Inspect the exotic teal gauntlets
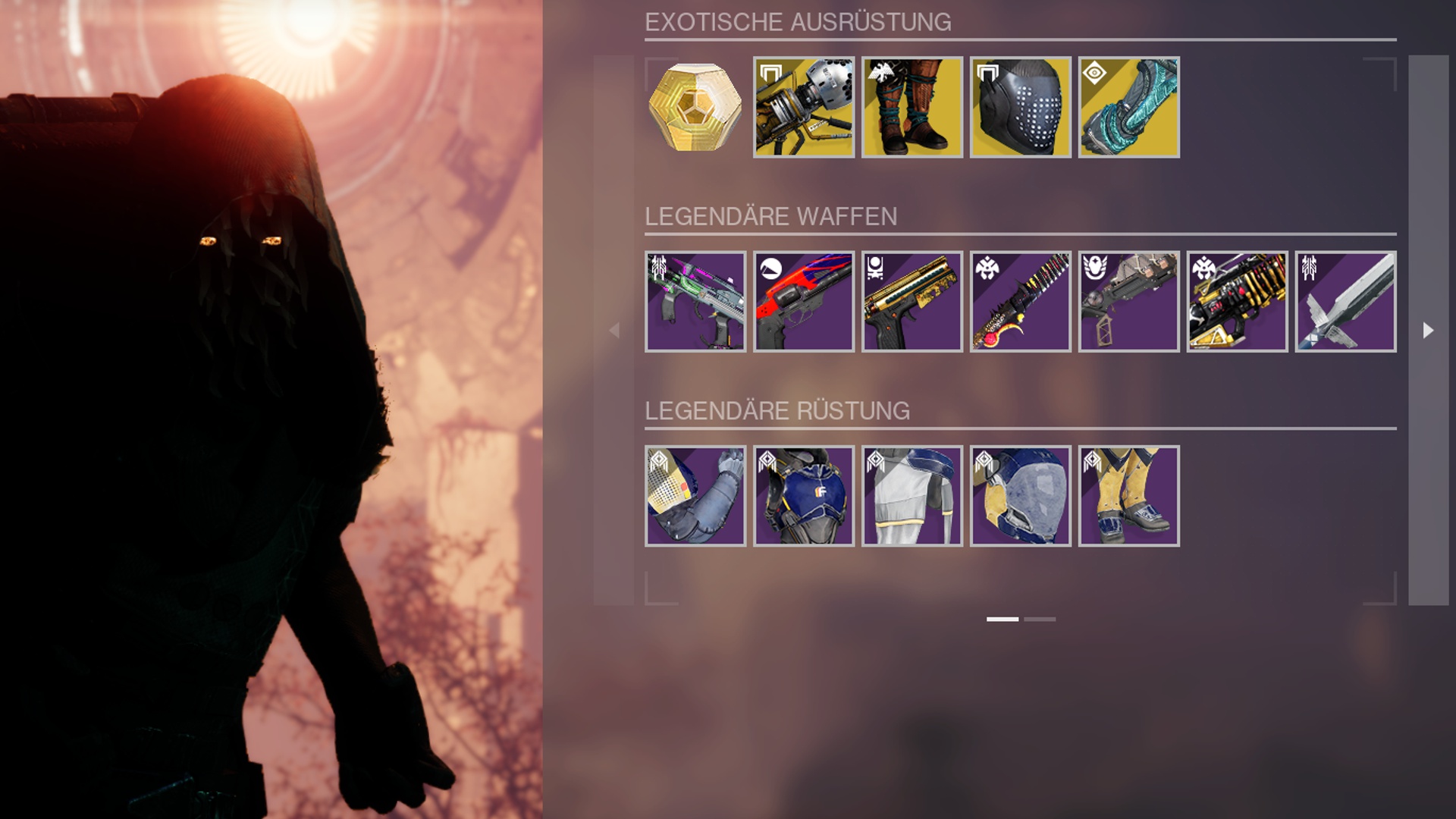The image size is (1456, 819). [x=1128, y=107]
